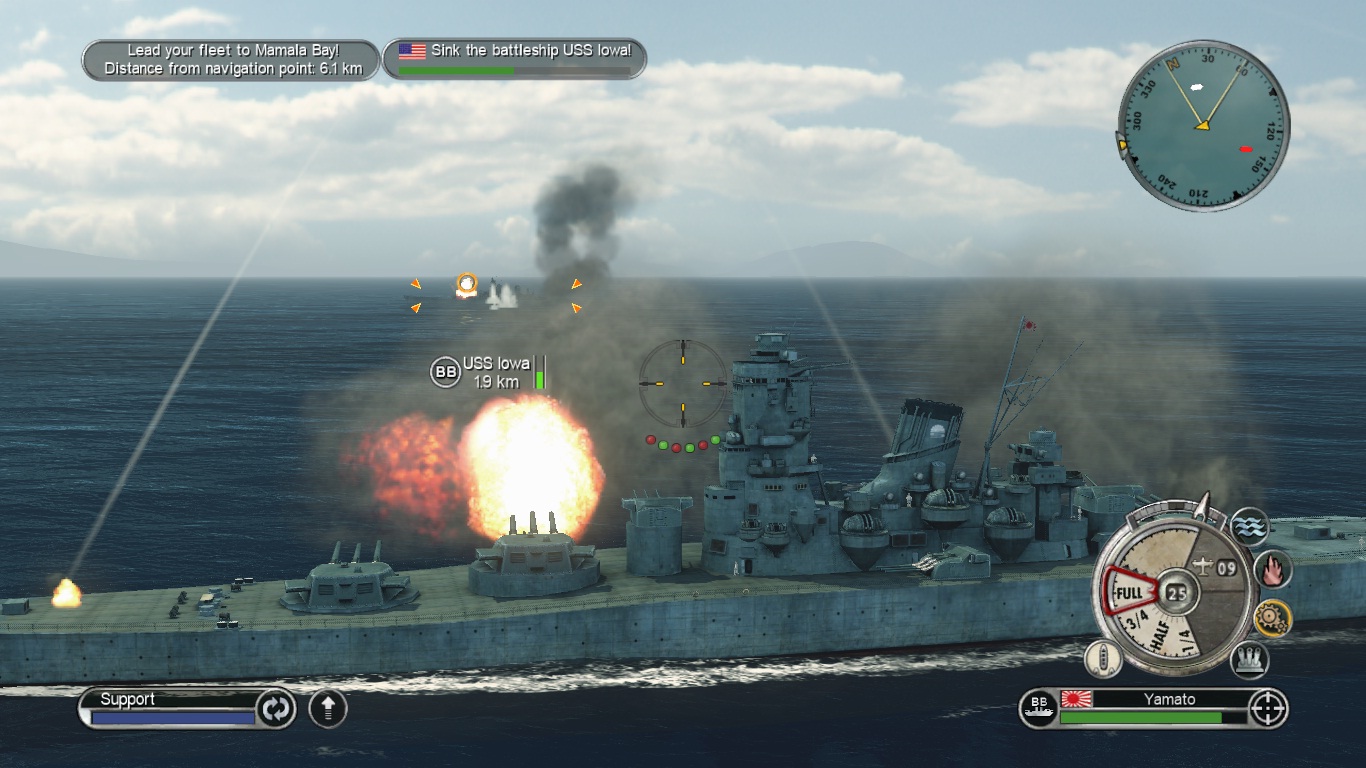
Task: Select the Mamala Bay navigation objective
Action: [232, 60]
